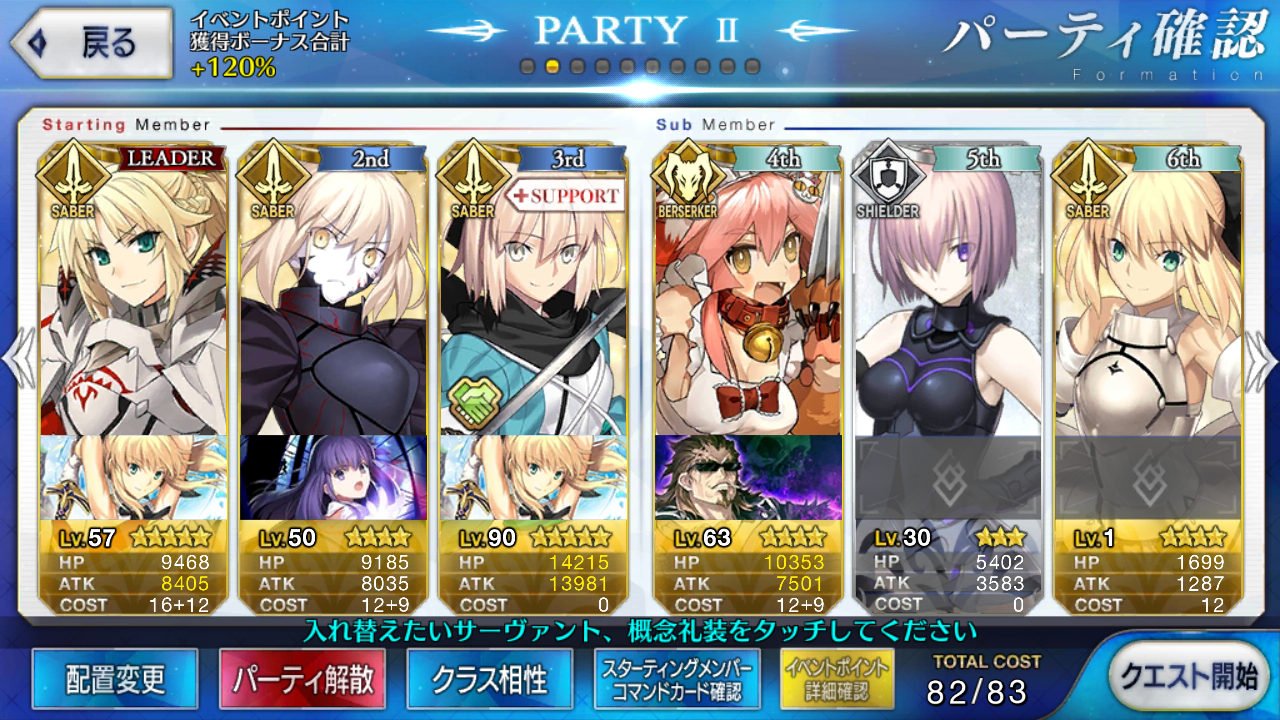This screenshot has width=1280, height=720.
Task: Switch to next party with right arrow
Action: (1262, 360)
